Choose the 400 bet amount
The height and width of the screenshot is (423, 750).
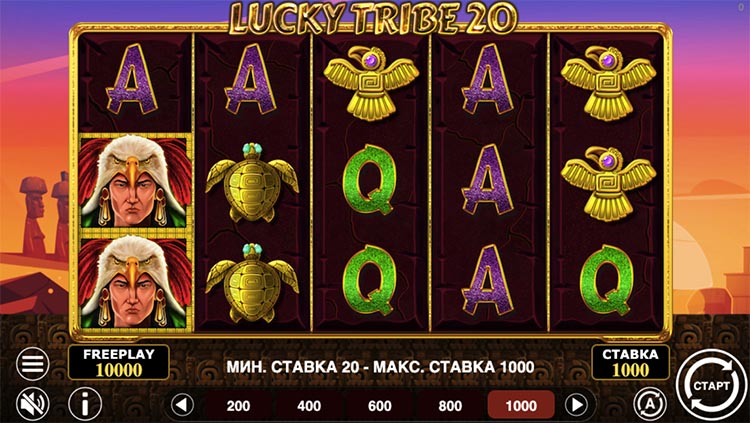coord(309,405)
